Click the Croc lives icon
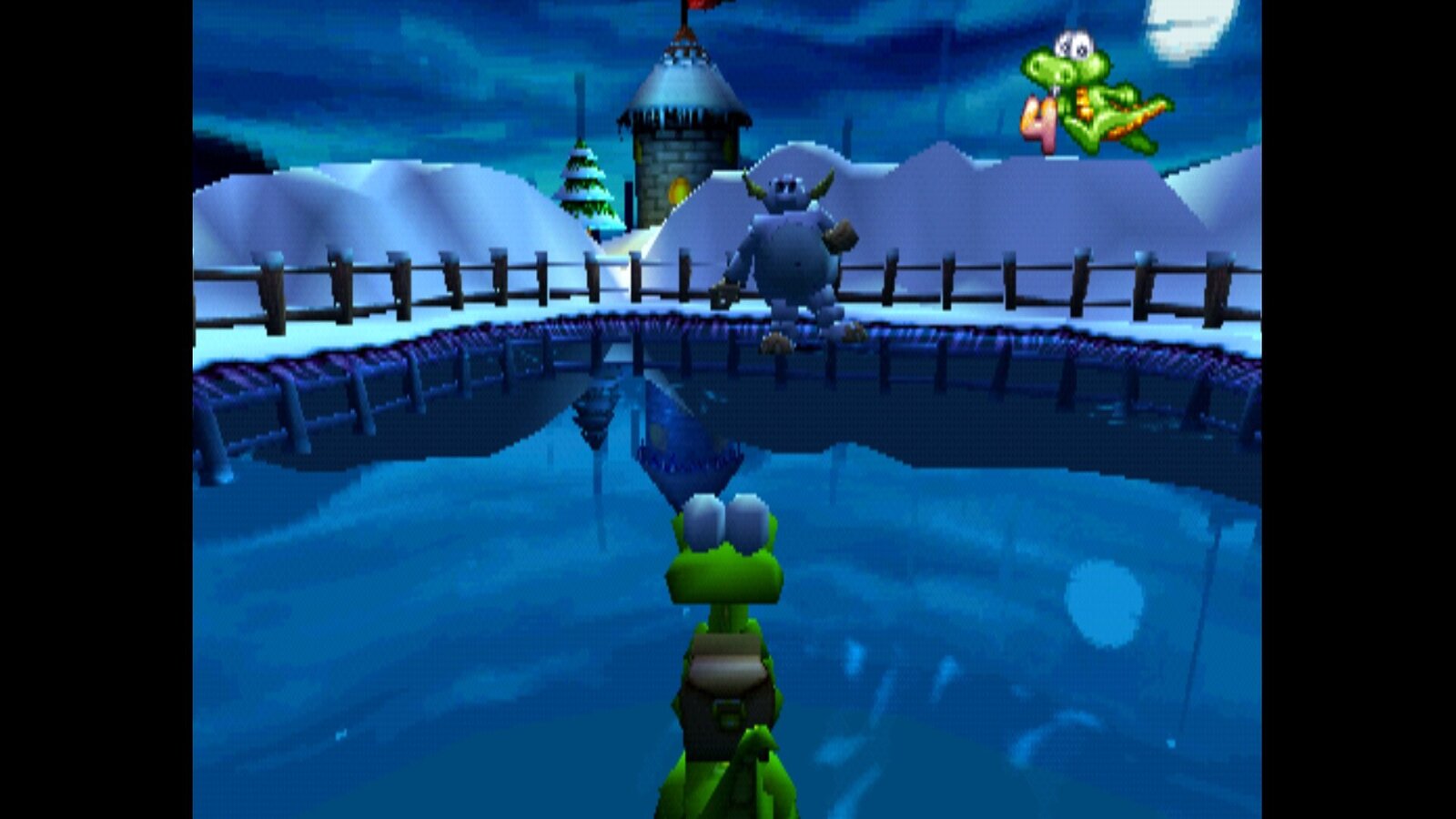1456x819 pixels. pyautogui.click(x=1095, y=96)
